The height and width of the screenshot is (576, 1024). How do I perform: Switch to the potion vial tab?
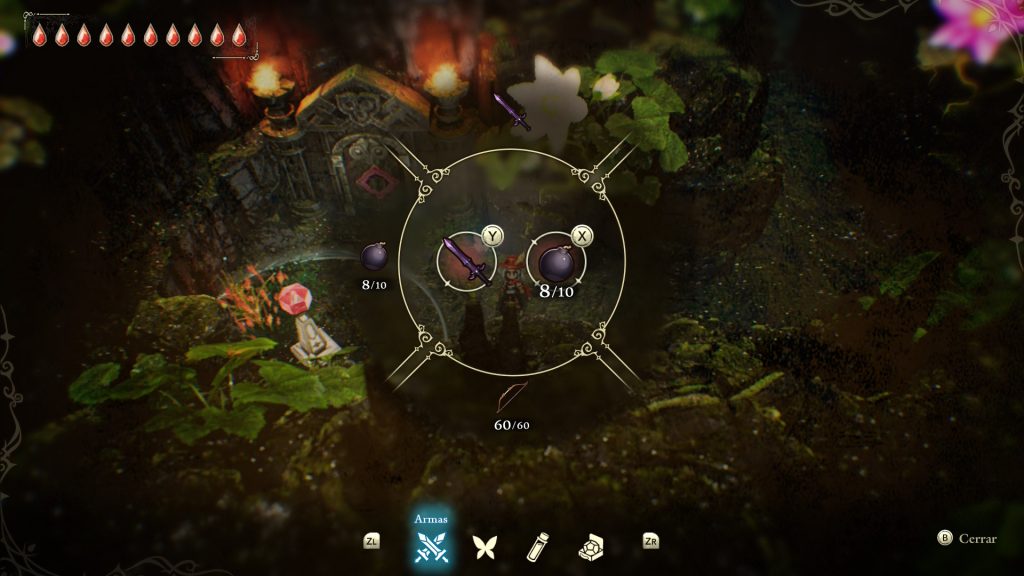(539, 546)
